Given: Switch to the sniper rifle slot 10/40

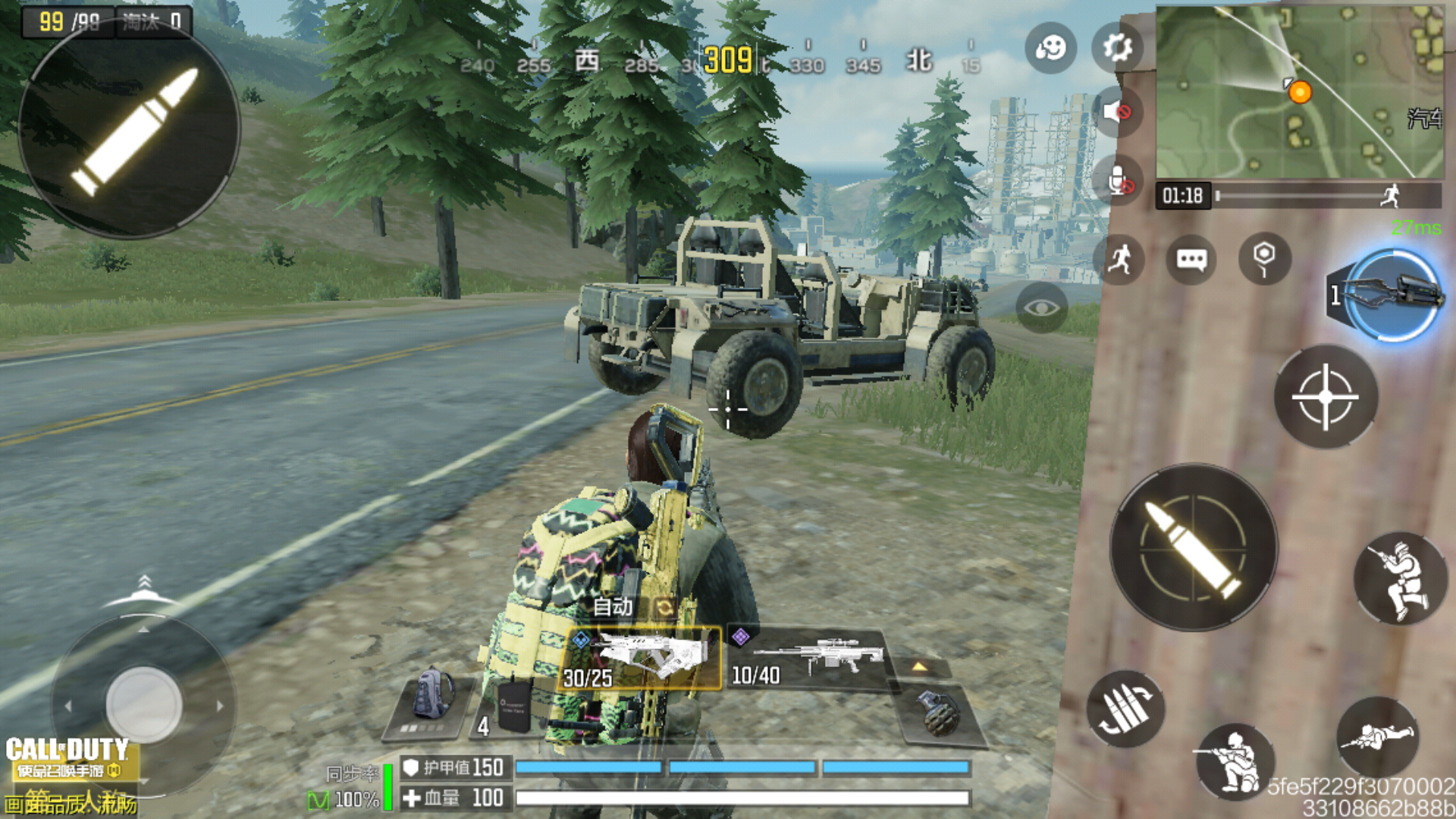Looking at the screenshot, I should click(x=808, y=658).
